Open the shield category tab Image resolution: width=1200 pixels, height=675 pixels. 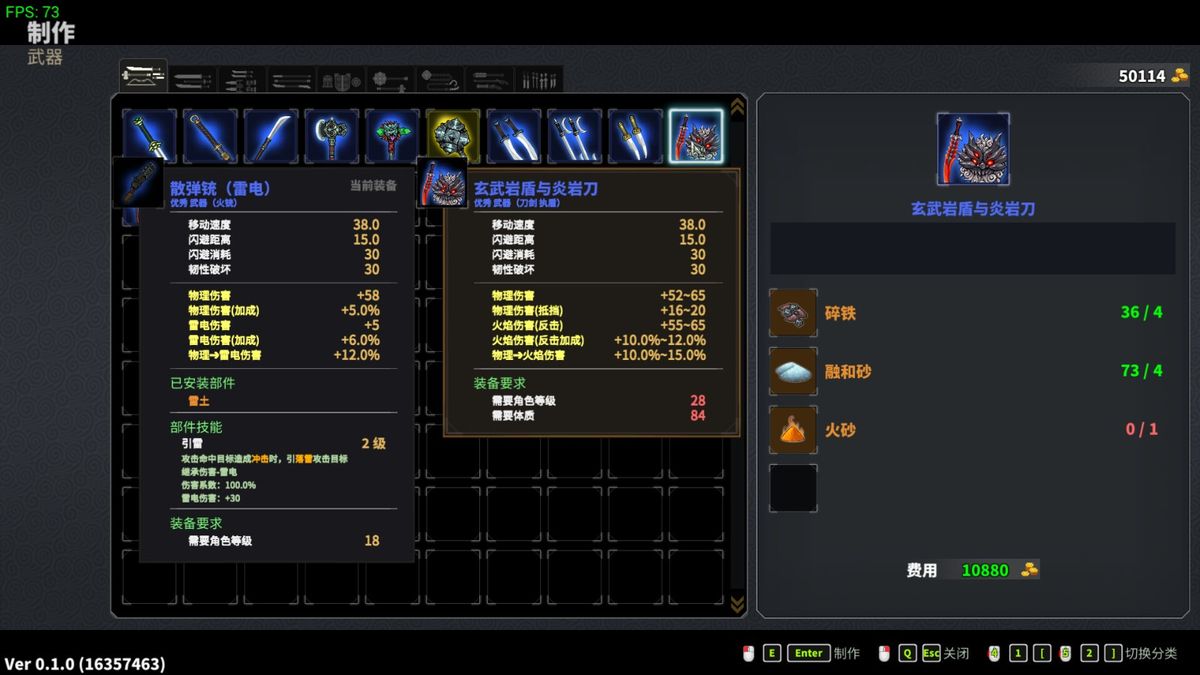tap(341, 79)
